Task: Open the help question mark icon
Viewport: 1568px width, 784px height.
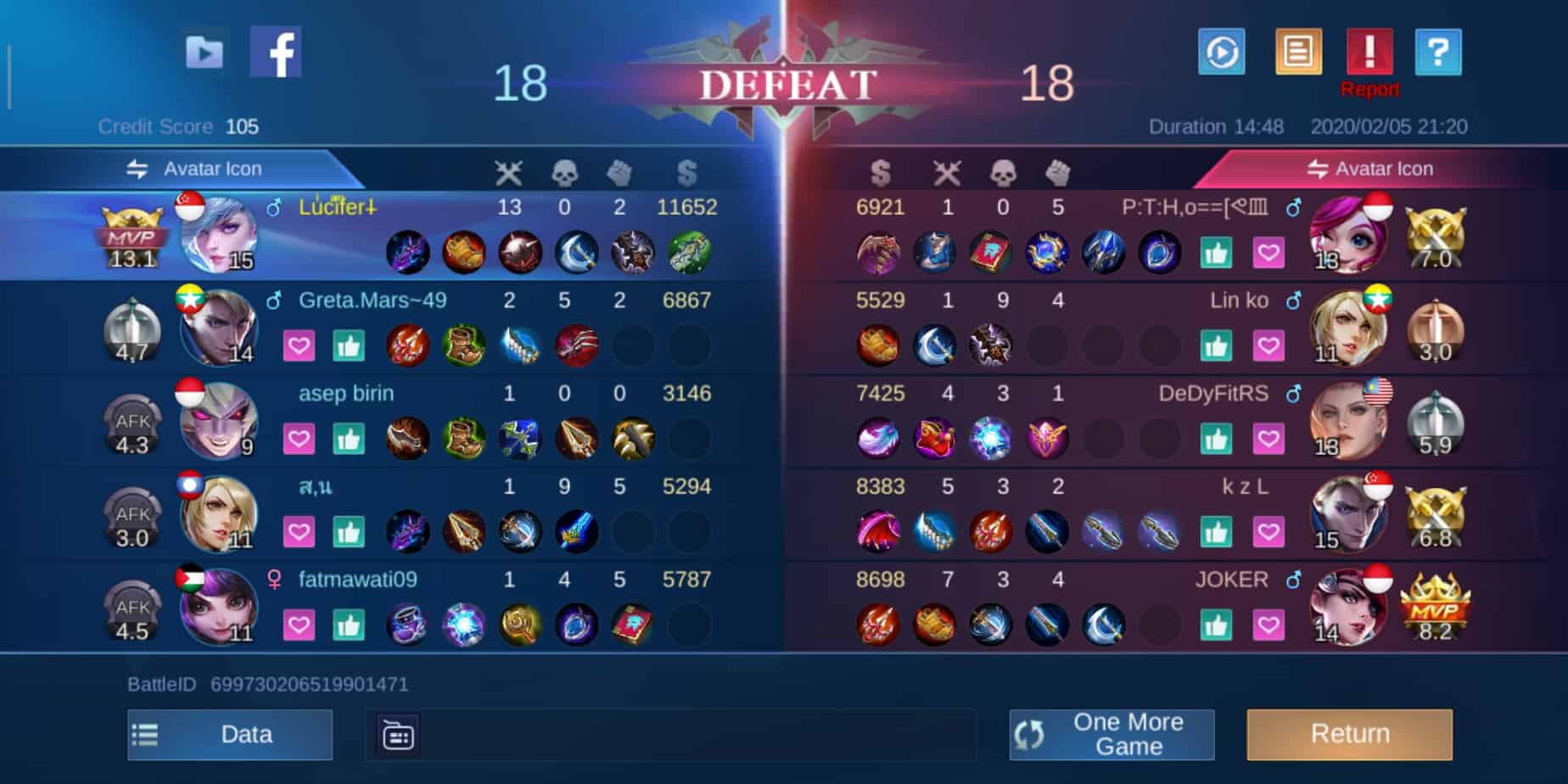Action: pyautogui.click(x=1438, y=53)
